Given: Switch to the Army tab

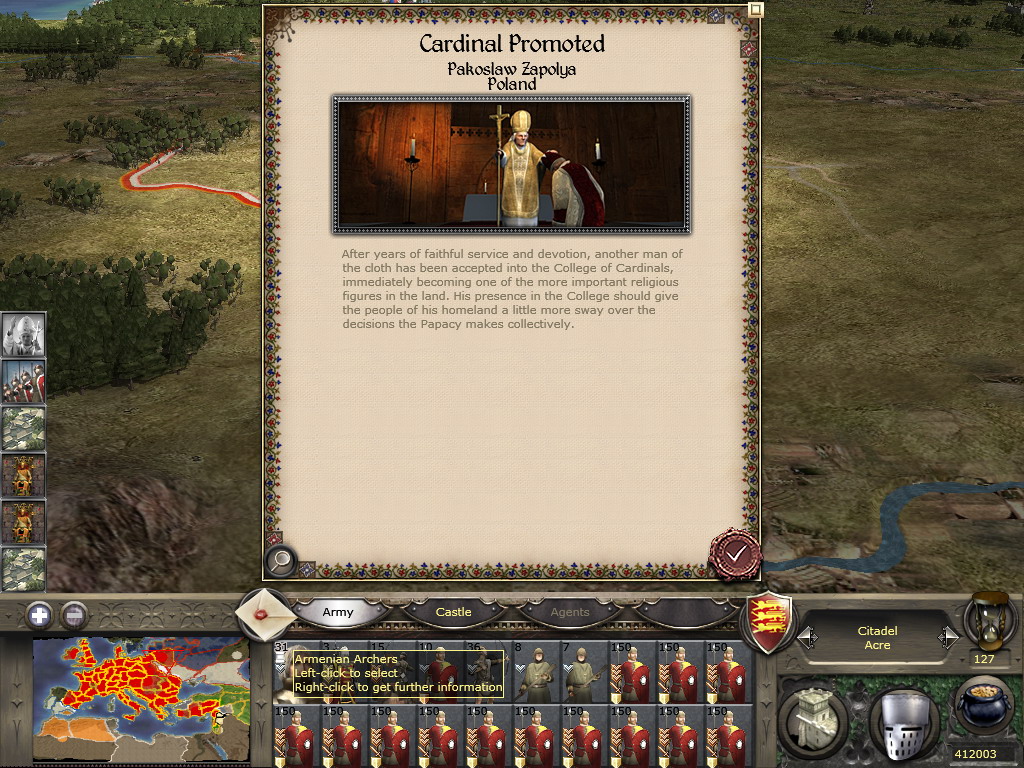Looking at the screenshot, I should [x=338, y=612].
